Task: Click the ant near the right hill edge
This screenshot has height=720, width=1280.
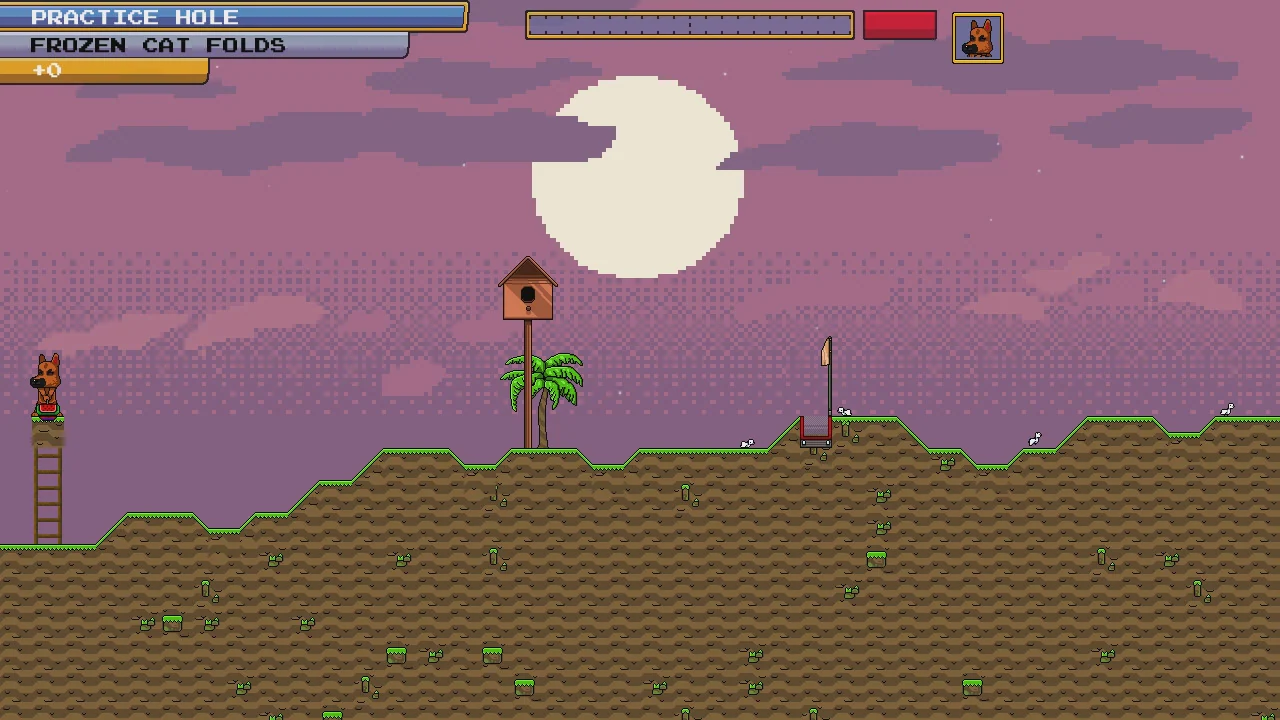Action: point(1229,409)
